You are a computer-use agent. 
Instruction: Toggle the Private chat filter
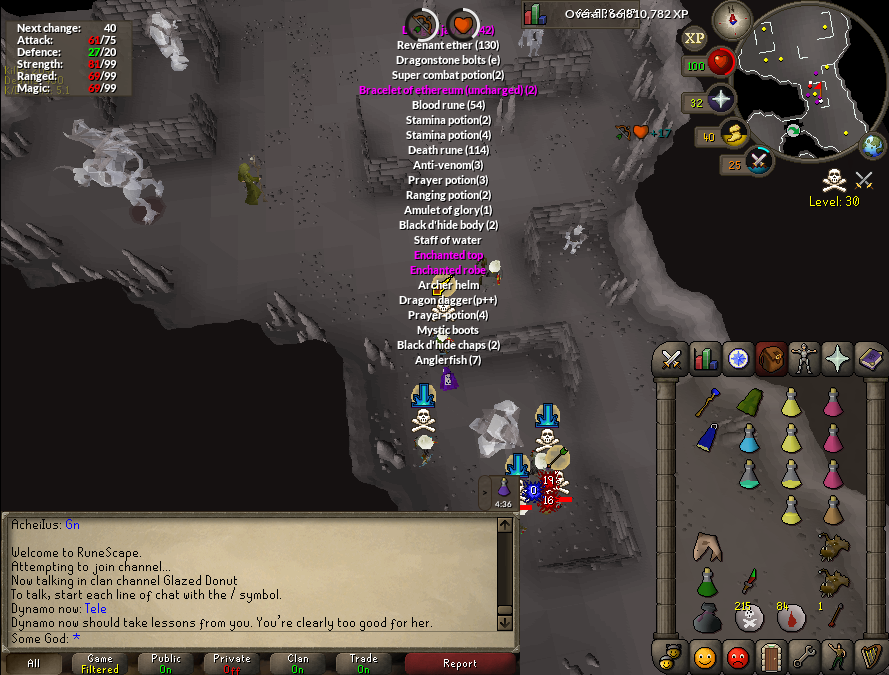click(232, 663)
